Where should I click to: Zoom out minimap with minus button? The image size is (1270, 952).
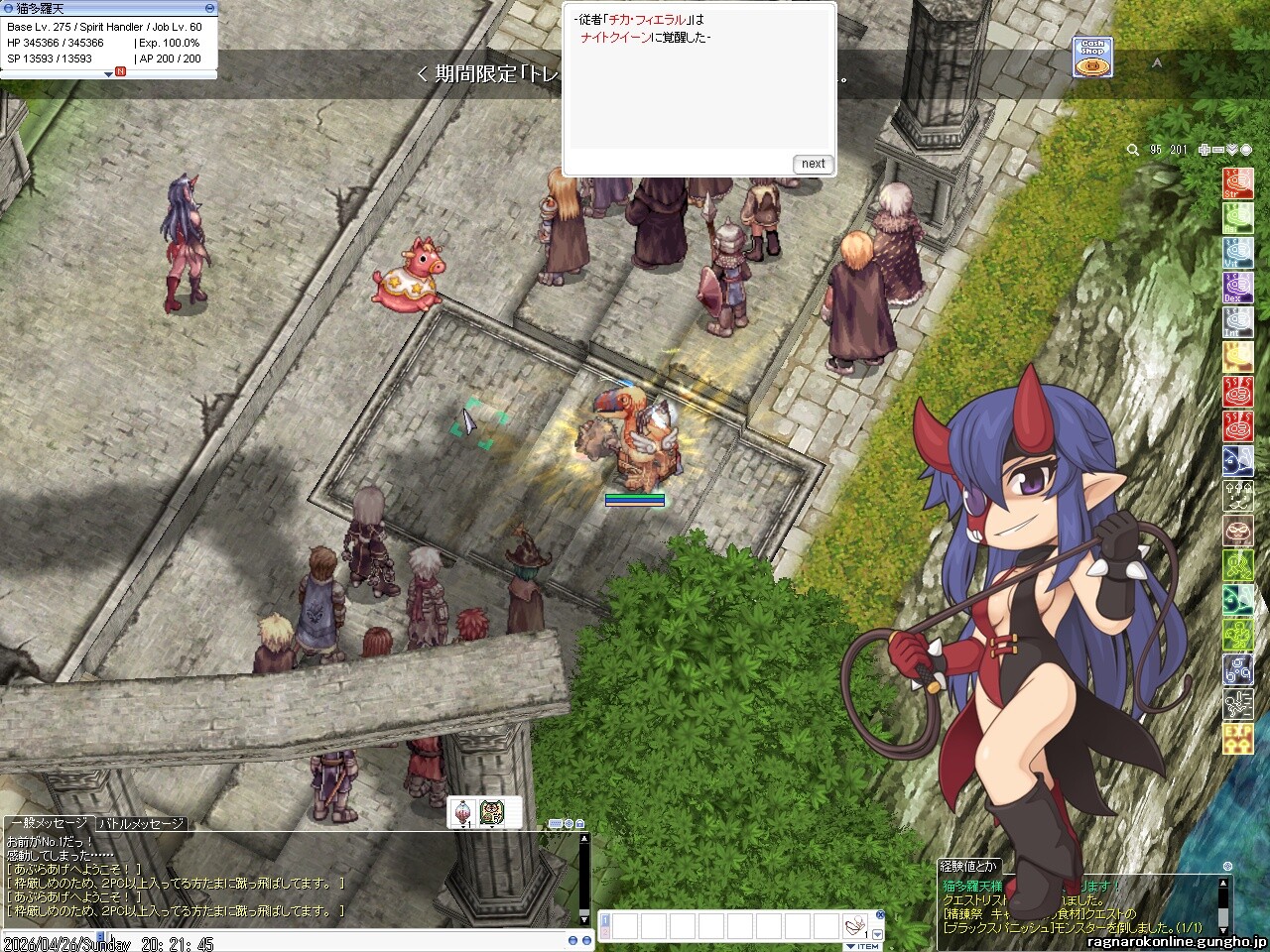(1218, 150)
